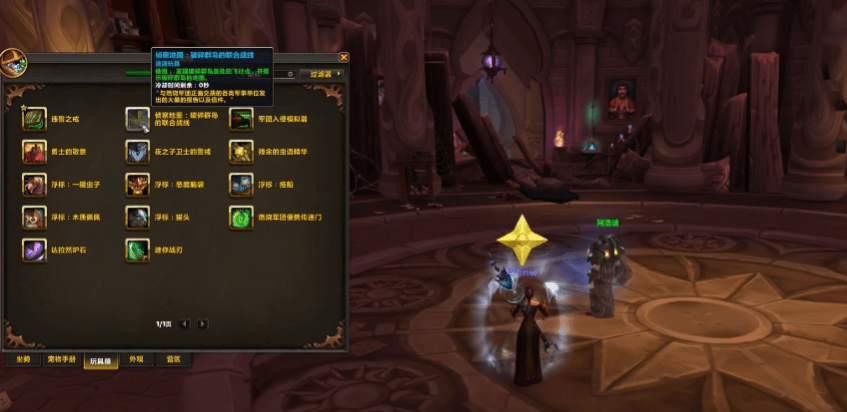Activate the 燃烧军团便携传送门 toy
847x412 pixels.
click(x=240, y=217)
